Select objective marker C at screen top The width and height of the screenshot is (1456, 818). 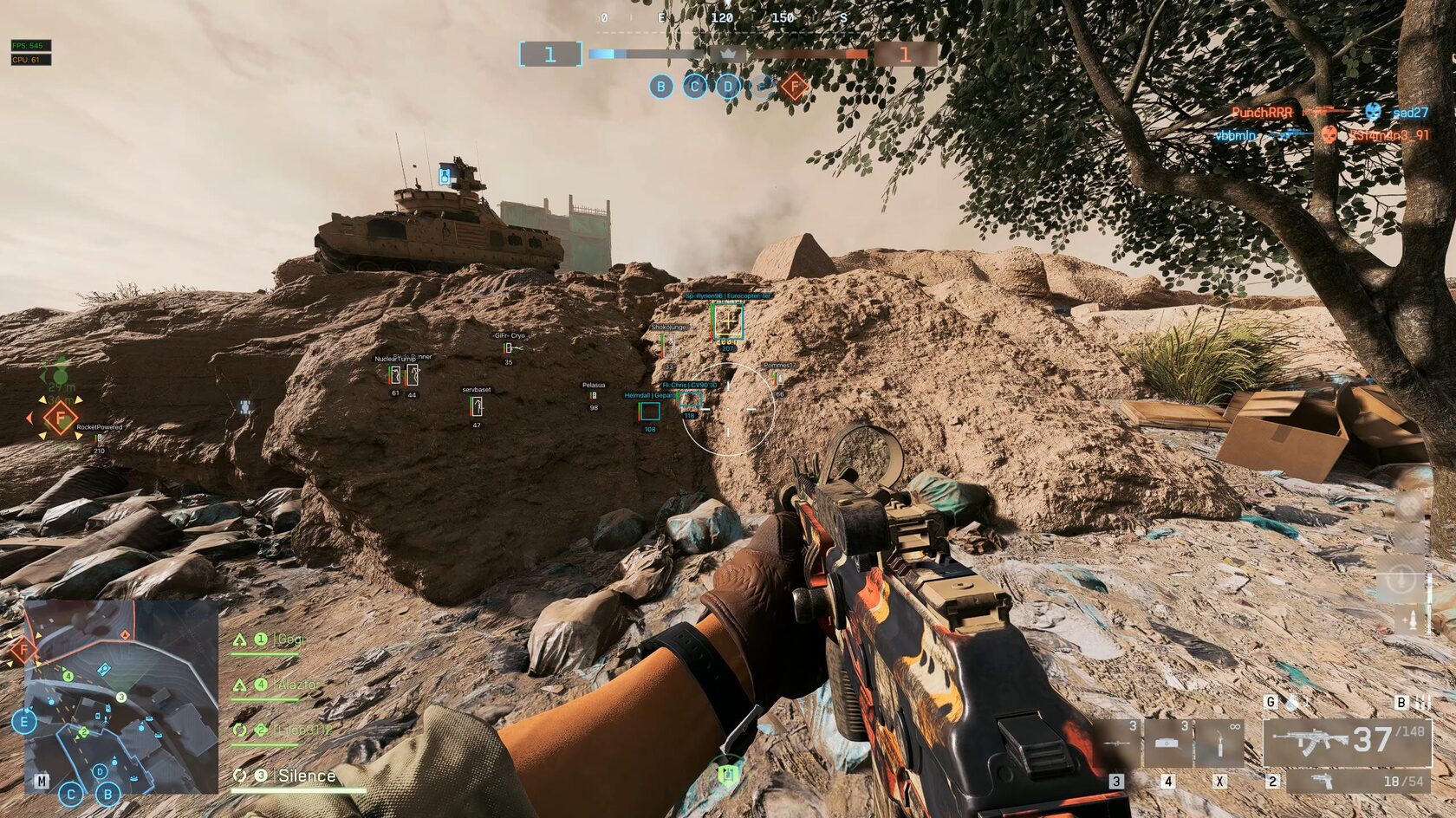click(695, 87)
